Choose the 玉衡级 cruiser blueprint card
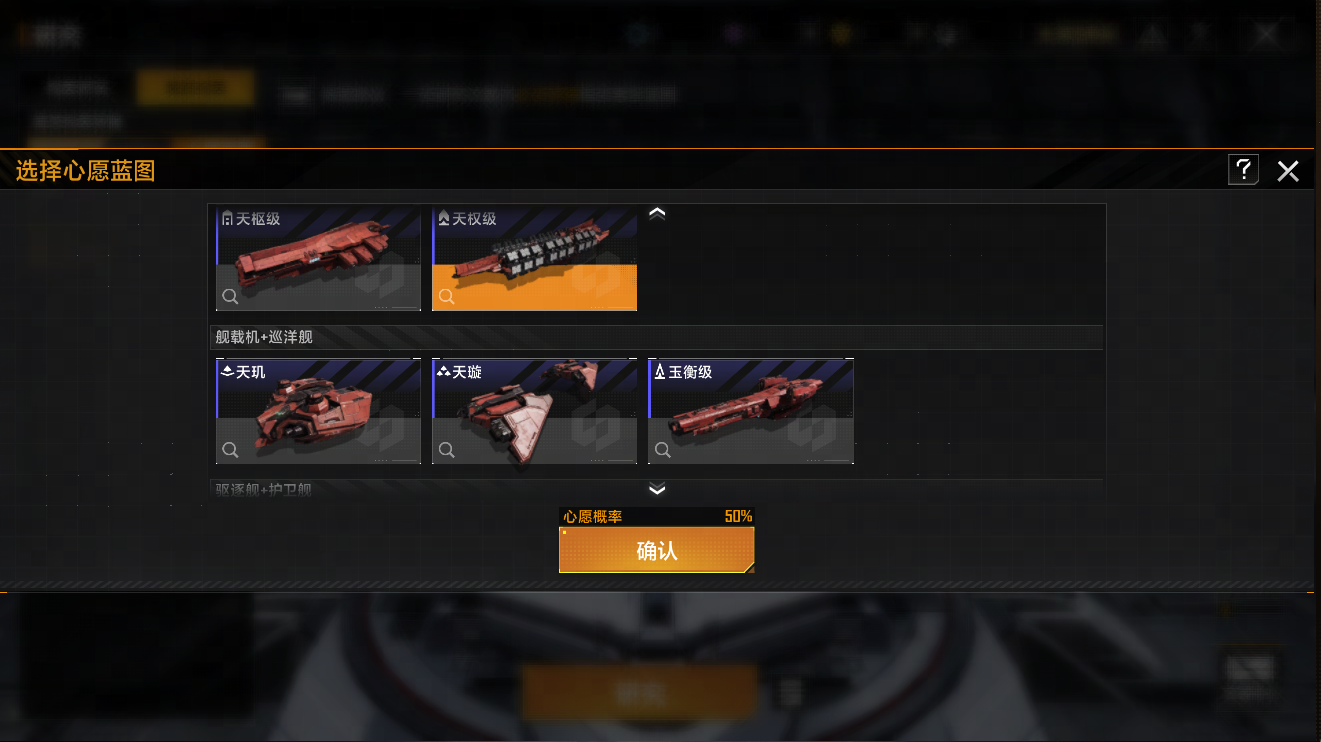The height and width of the screenshot is (742, 1321). (751, 411)
